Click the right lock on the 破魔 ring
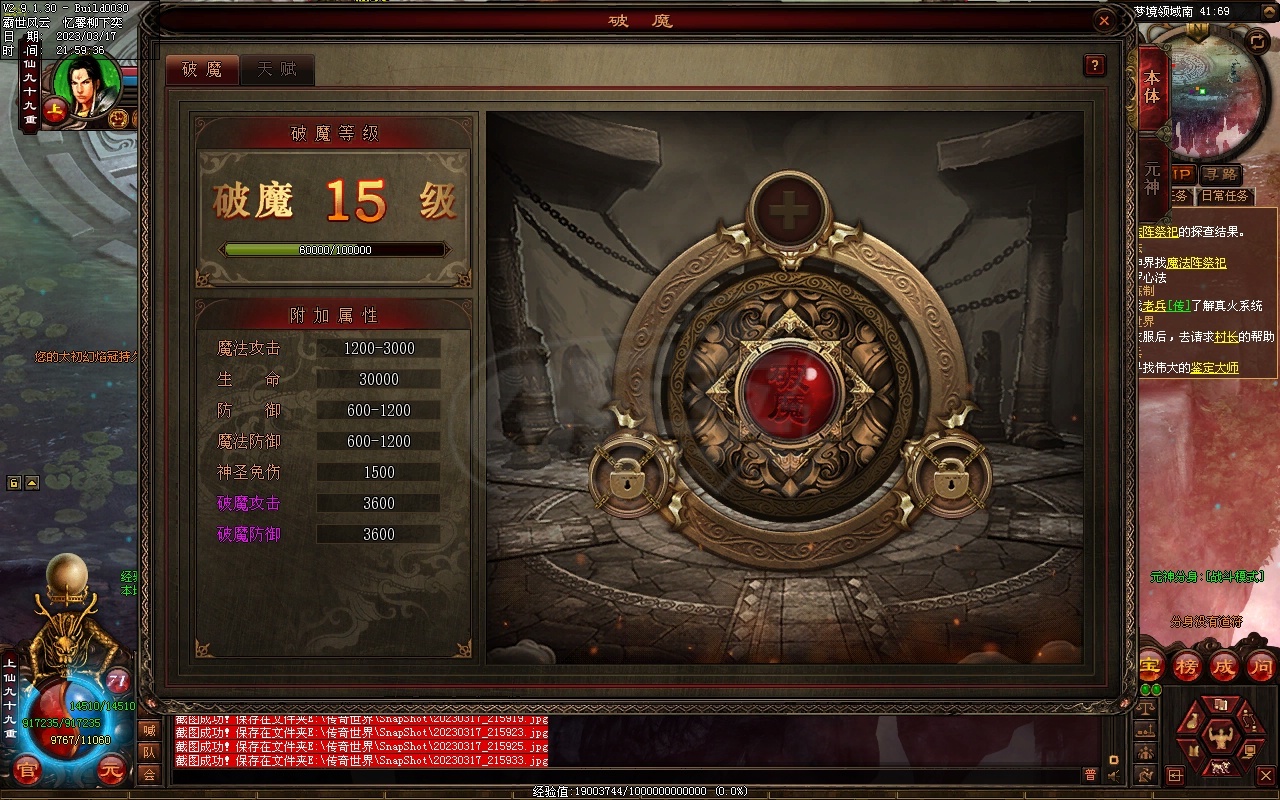Viewport: 1280px width, 800px height. [x=952, y=478]
